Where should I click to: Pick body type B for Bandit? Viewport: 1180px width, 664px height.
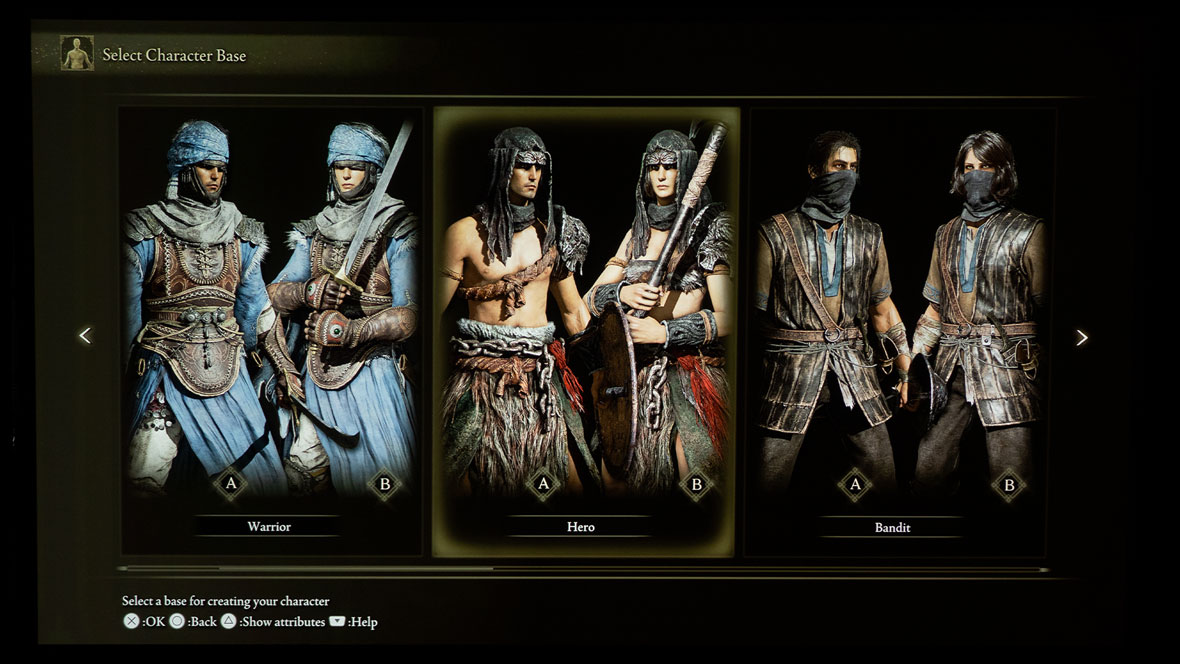(x=1009, y=486)
